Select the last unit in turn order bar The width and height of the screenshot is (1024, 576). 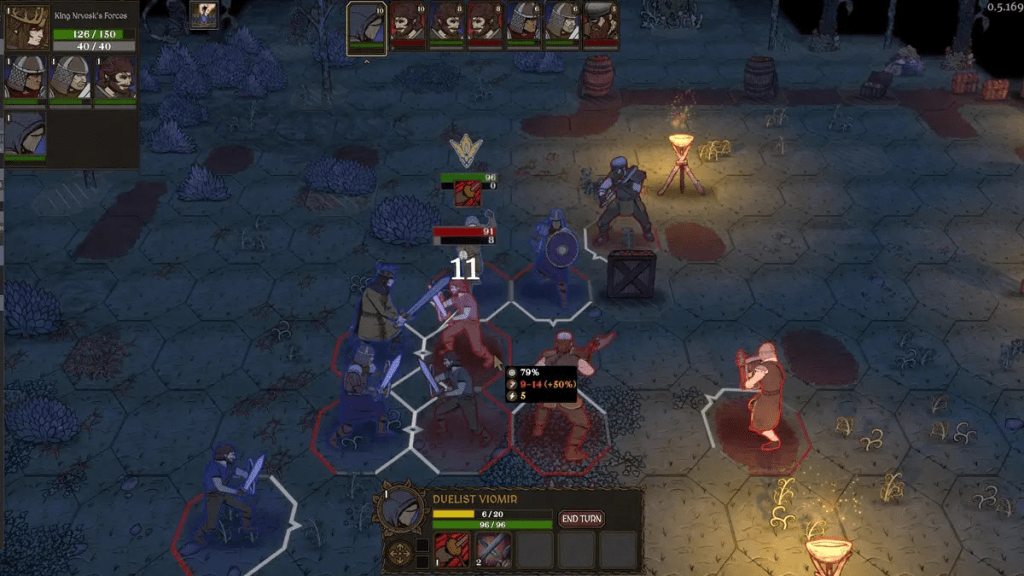(600, 25)
